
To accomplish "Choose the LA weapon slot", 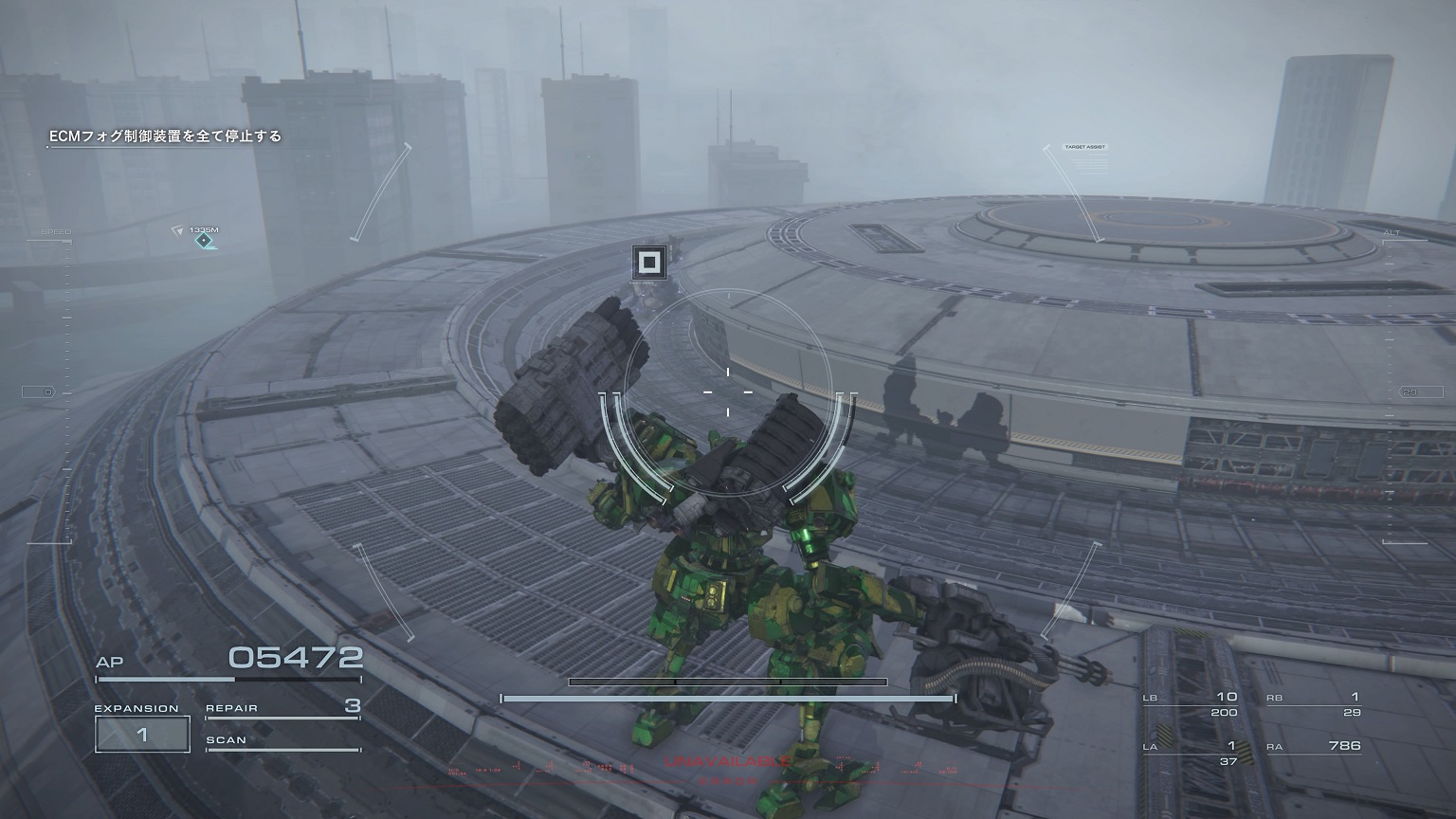I will click(x=1192, y=754).
